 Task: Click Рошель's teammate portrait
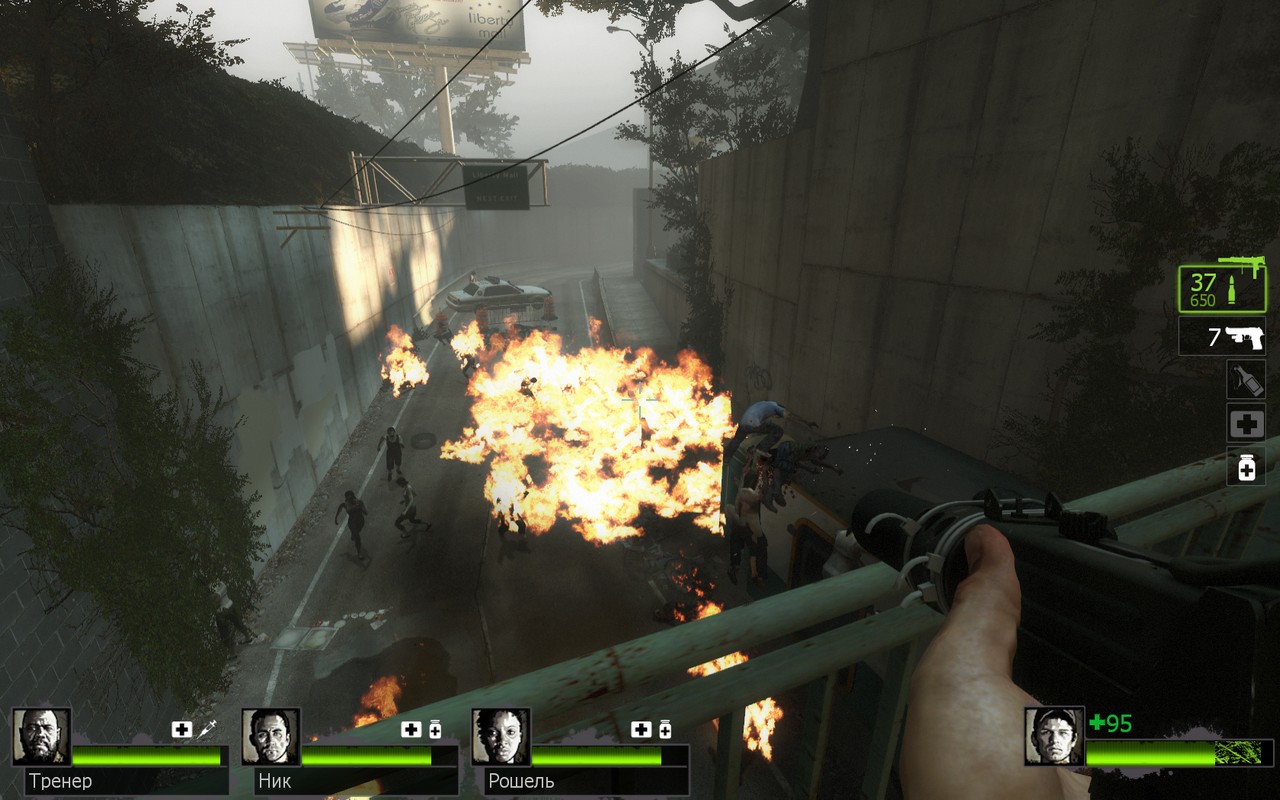(x=500, y=737)
